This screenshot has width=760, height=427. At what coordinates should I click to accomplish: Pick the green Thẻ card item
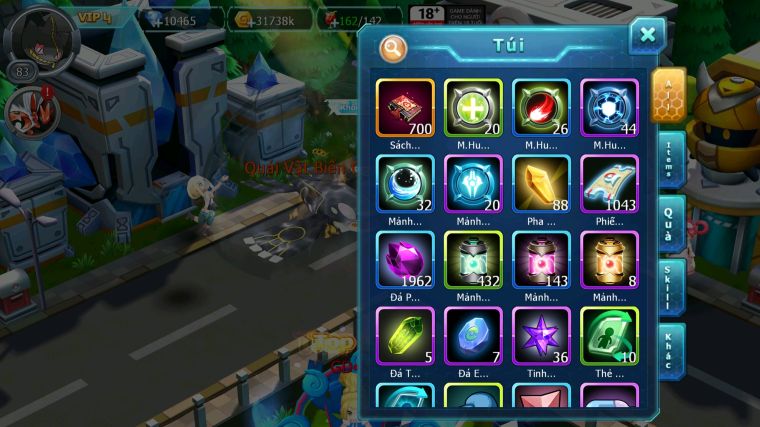[x=609, y=336]
